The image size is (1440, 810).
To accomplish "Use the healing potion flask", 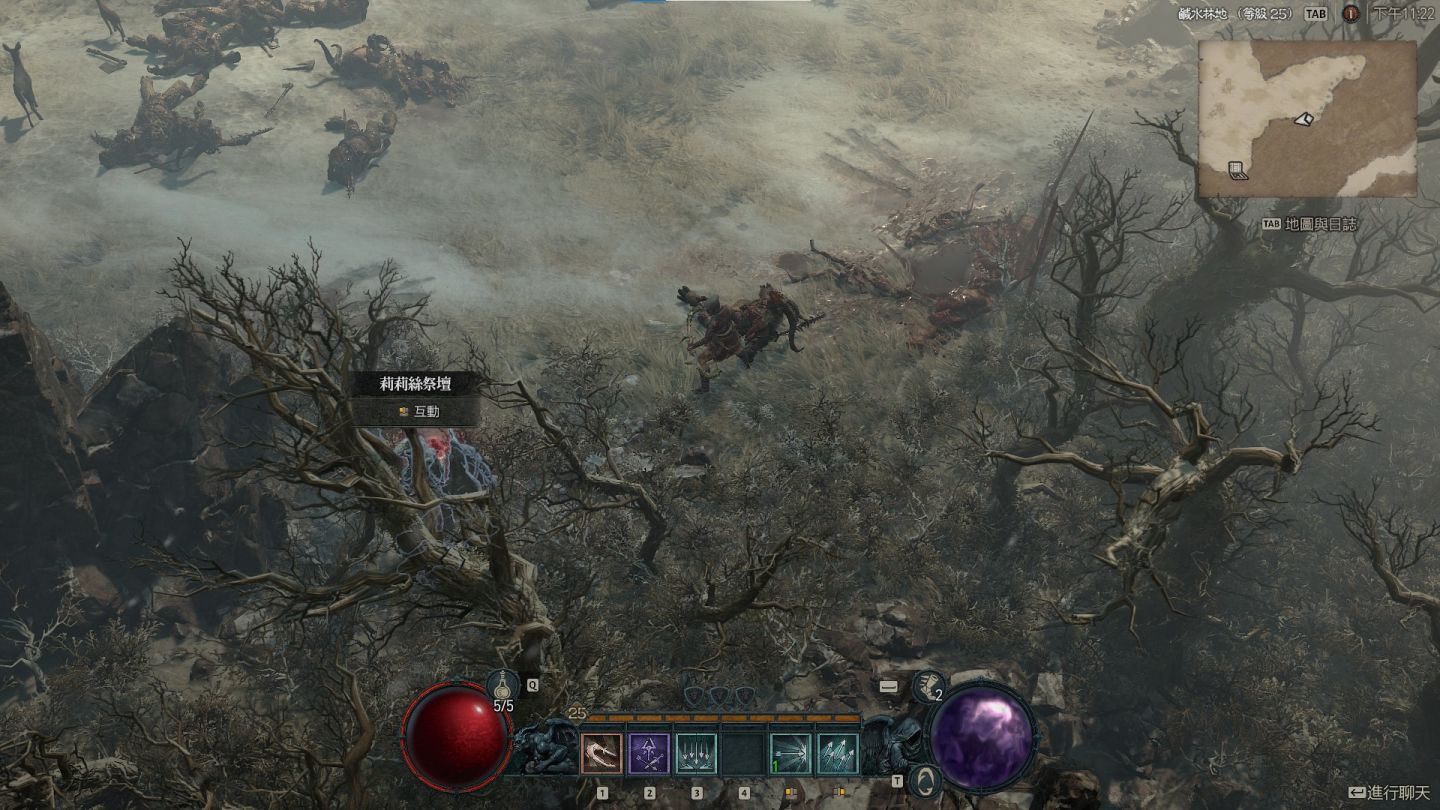I will click(x=503, y=686).
